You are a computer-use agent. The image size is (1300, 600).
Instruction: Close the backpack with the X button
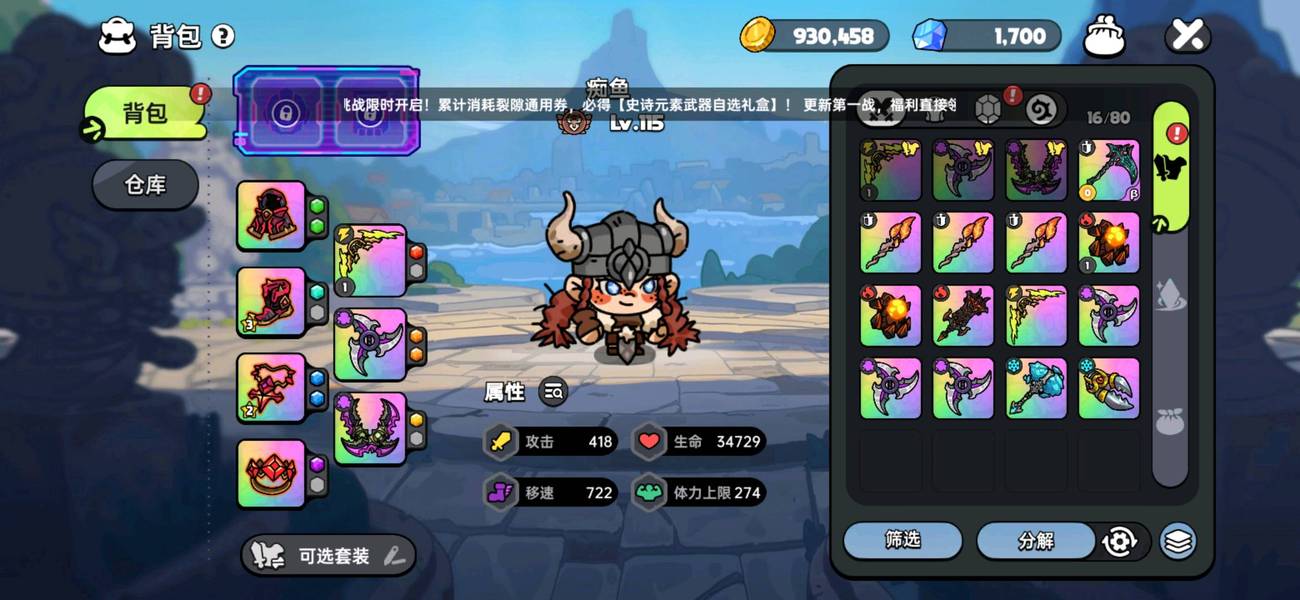coord(1187,37)
